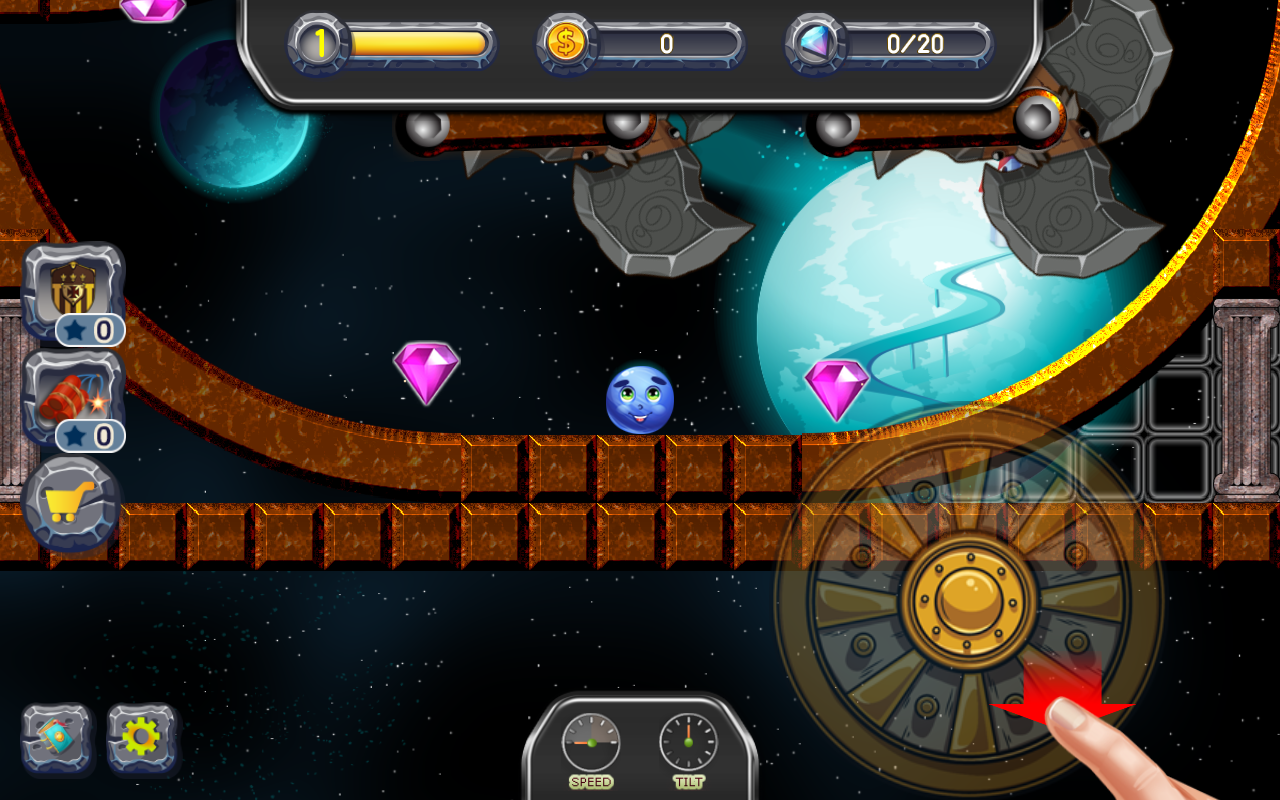Viewport: 1280px width, 800px height.
Task: Open settings with the gear button
Action: 141,739
